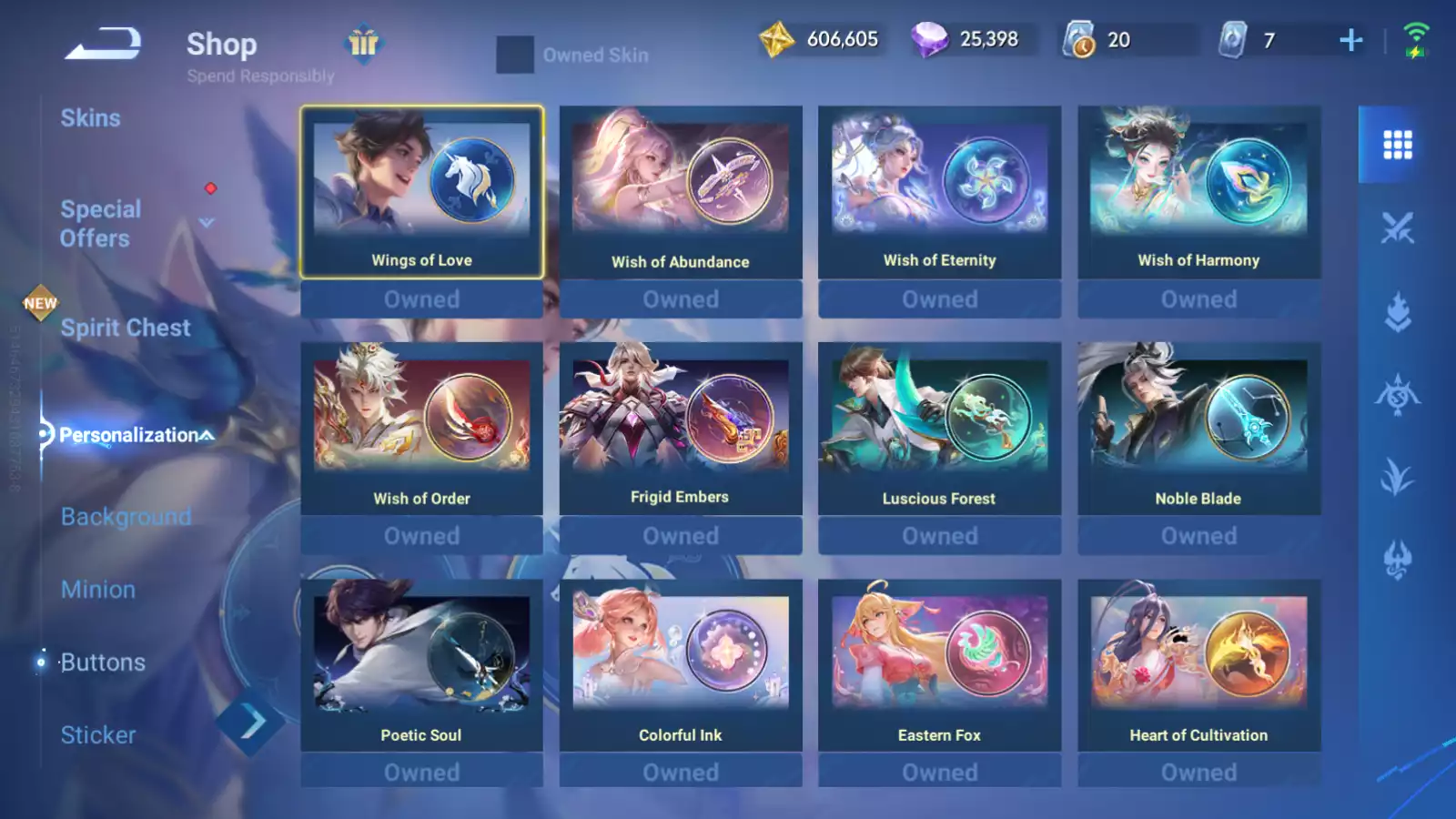Open the Heart of Cultivation item

click(x=1198, y=664)
